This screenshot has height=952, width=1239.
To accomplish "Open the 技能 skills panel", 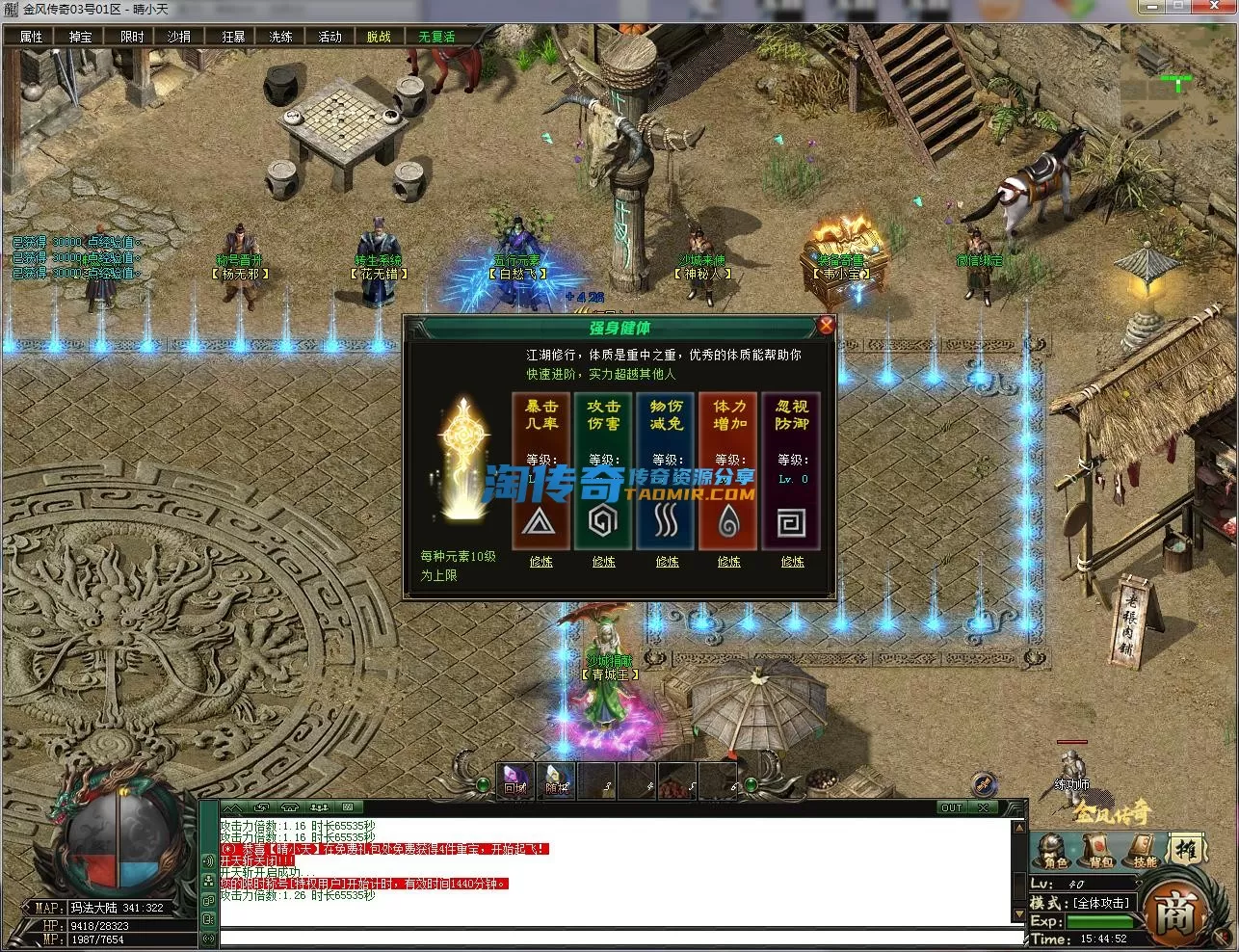I will [x=1145, y=854].
